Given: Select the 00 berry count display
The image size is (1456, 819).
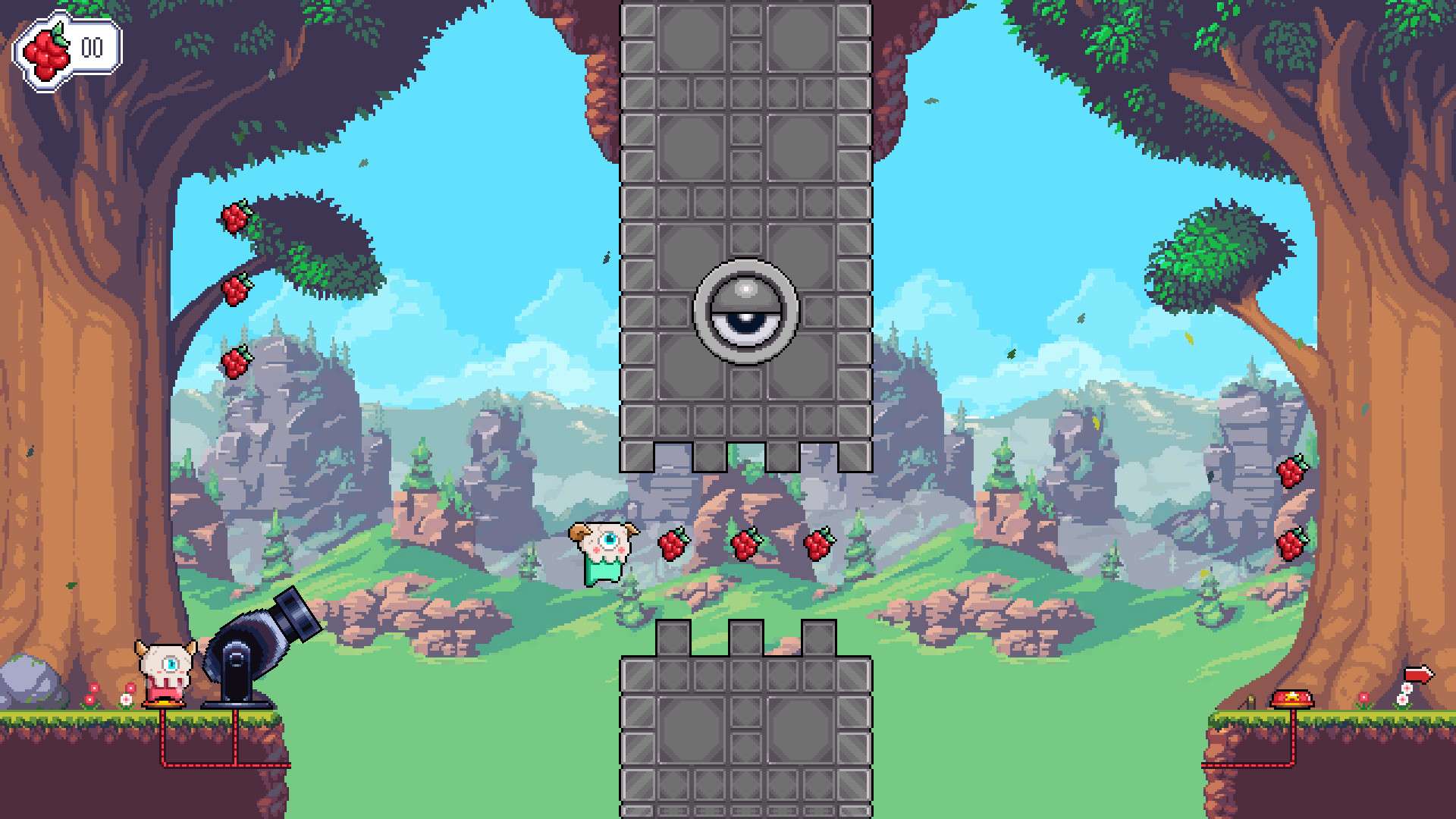Looking at the screenshot, I should tap(91, 47).
